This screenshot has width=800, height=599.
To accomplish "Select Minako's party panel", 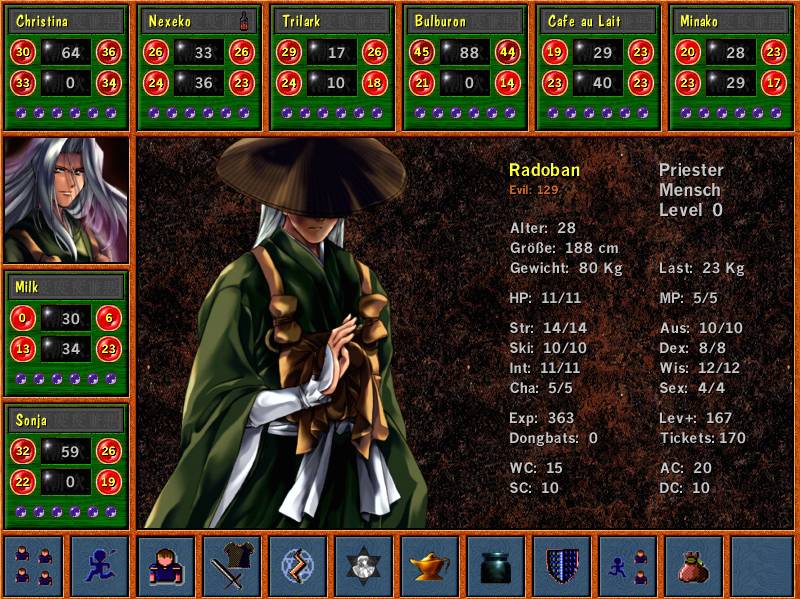I will pyautogui.click(x=731, y=67).
